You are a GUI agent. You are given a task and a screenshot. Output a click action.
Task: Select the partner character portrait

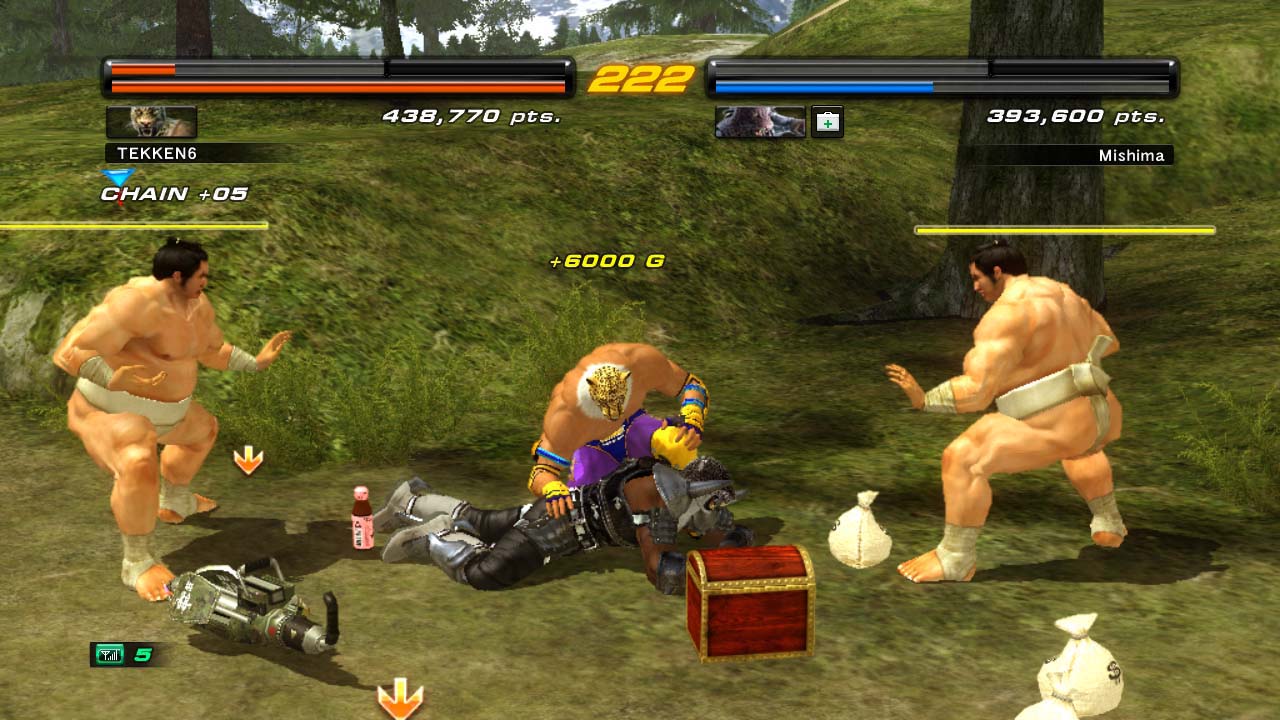pyautogui.click(x=760, y=122)
